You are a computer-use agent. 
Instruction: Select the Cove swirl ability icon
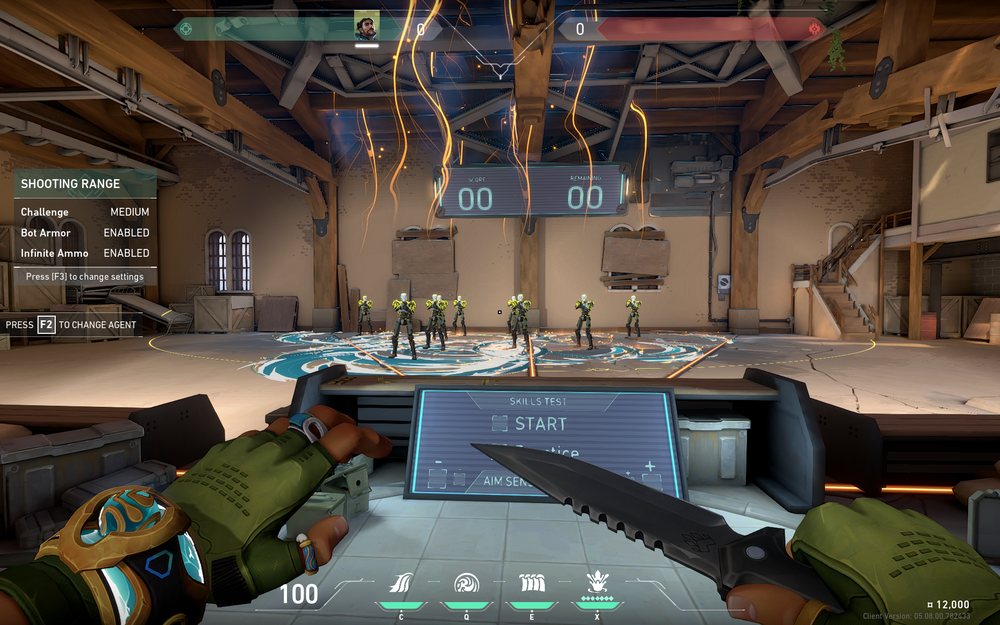pos(466,584)
